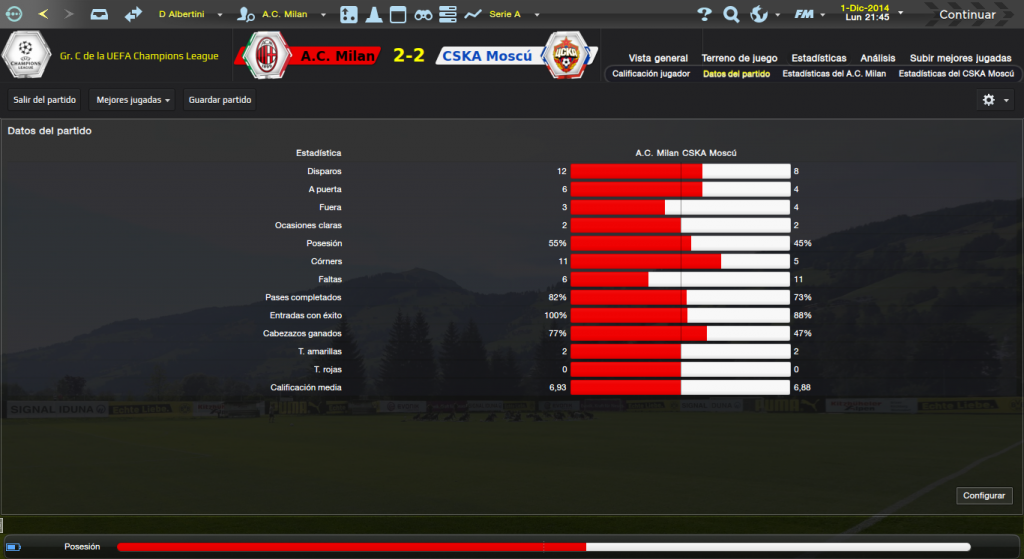1024x559 pixels.
Task: Open the help question mark icon
Action: click(704, 15)
